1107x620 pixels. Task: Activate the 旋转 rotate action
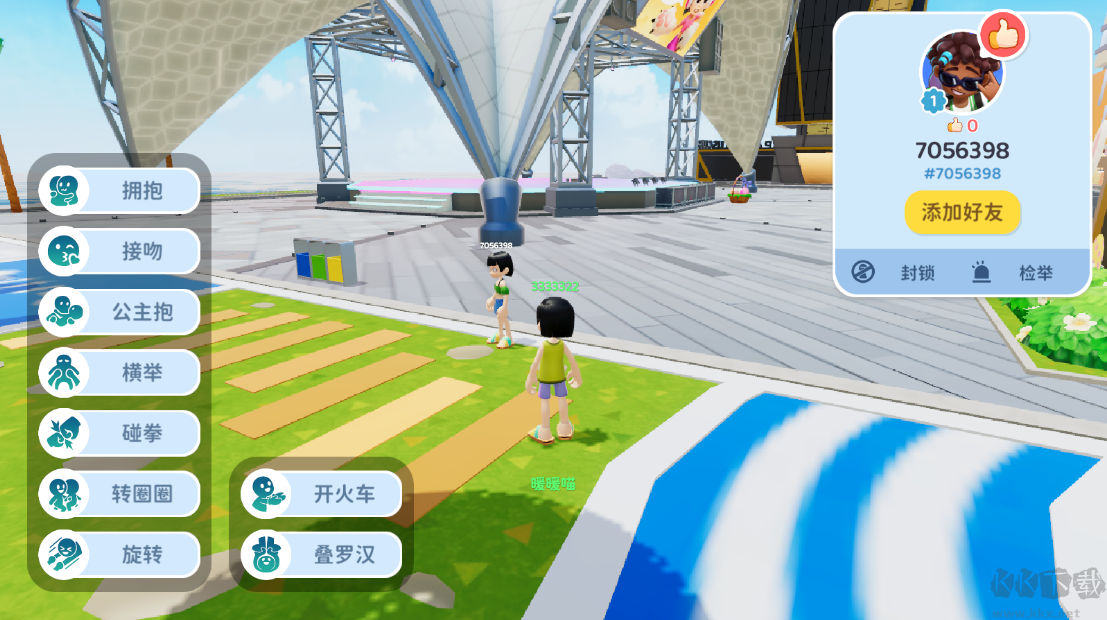[x=120, y=555]
